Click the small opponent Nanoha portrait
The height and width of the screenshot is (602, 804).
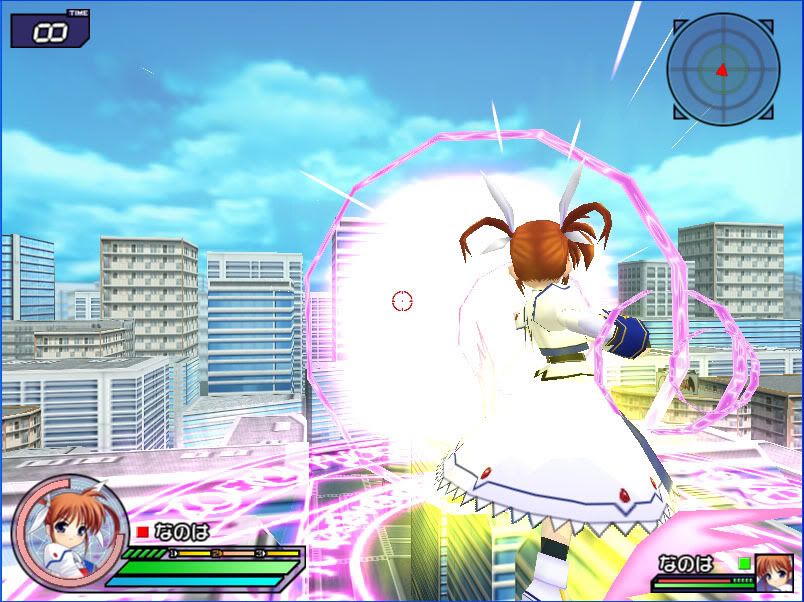coord(772,571)
